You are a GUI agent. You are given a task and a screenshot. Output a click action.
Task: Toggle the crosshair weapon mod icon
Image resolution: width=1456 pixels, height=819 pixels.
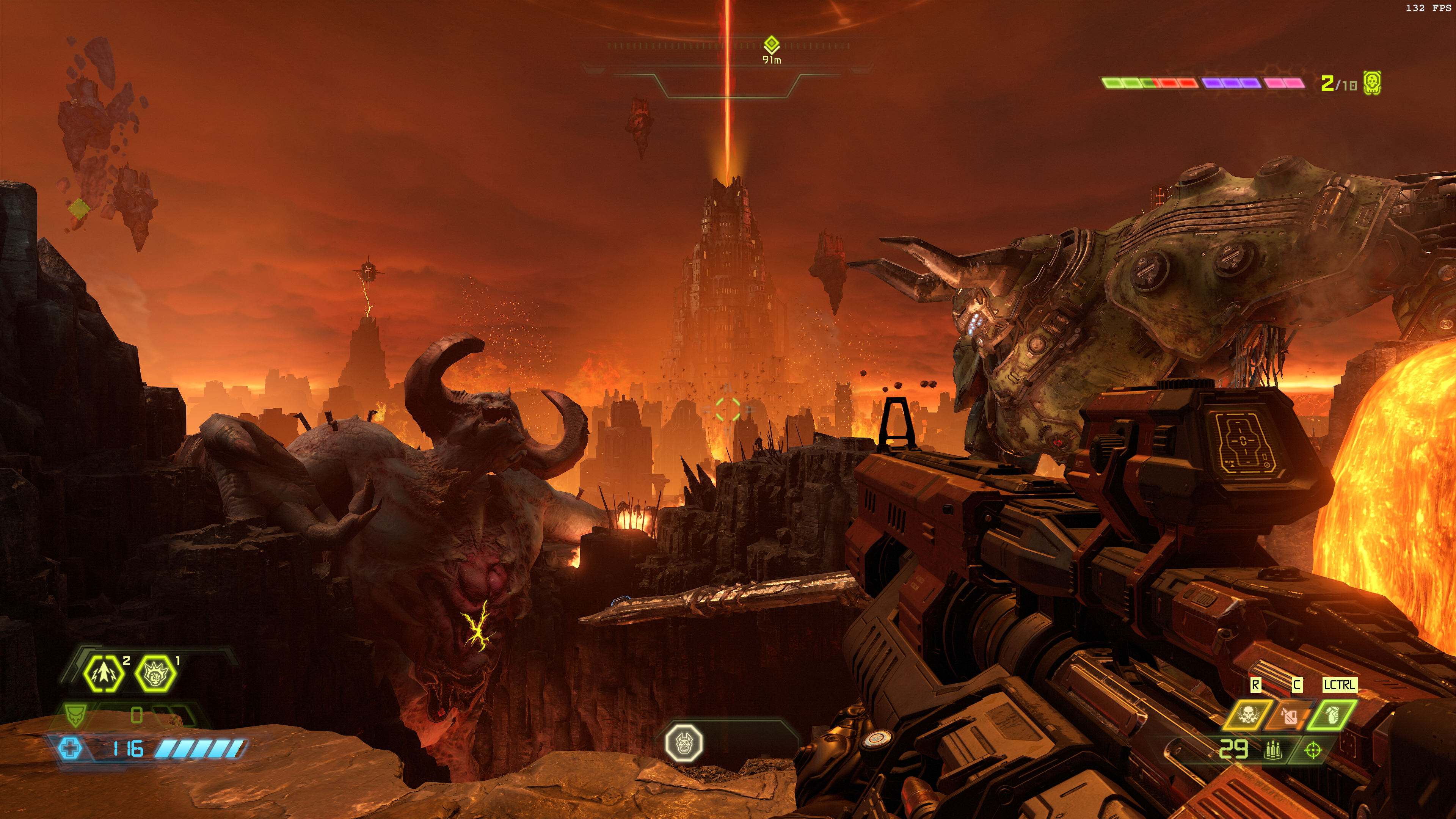click(x=1312, y=751)
